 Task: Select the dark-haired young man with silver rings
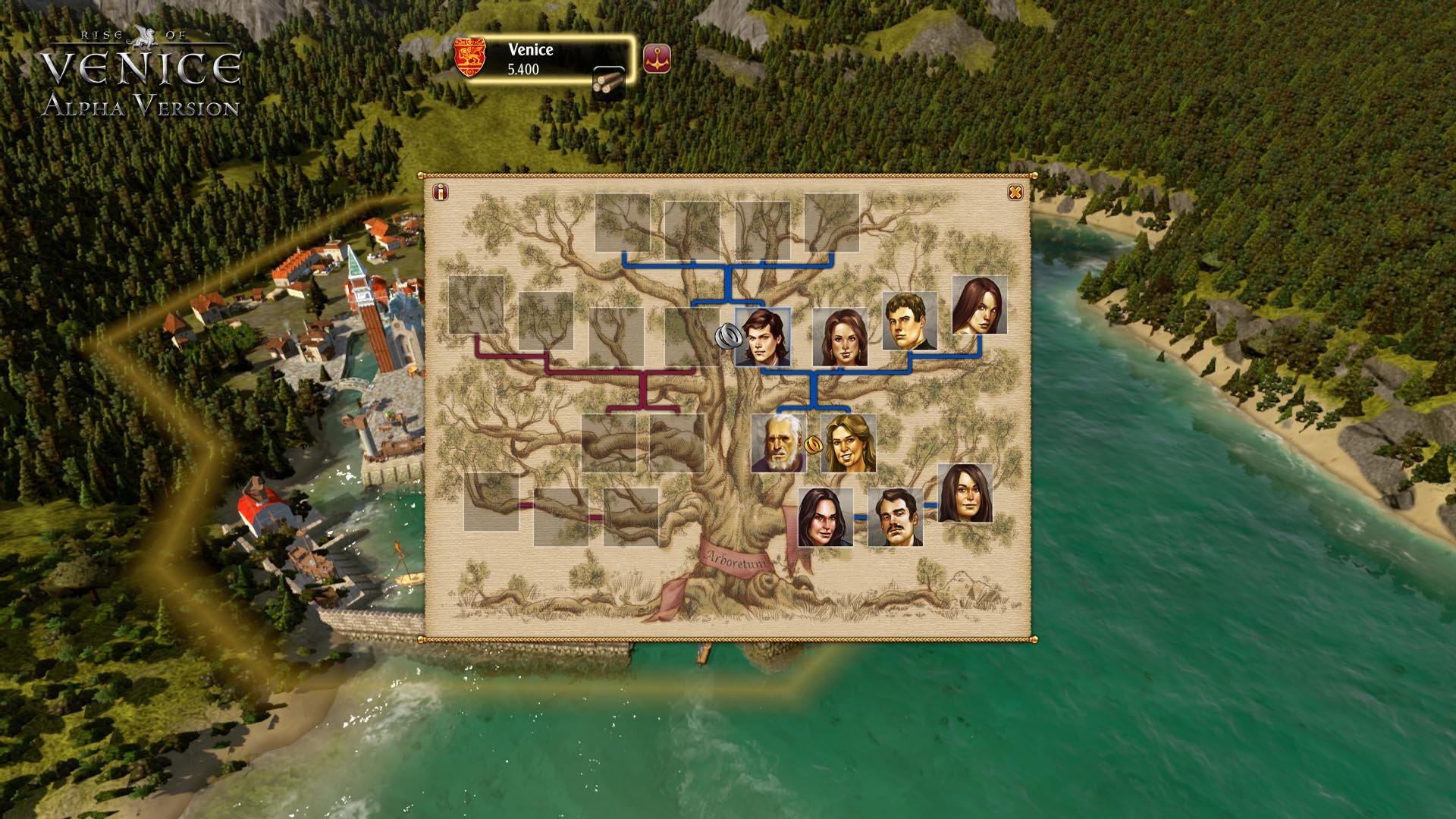(763, 337)
